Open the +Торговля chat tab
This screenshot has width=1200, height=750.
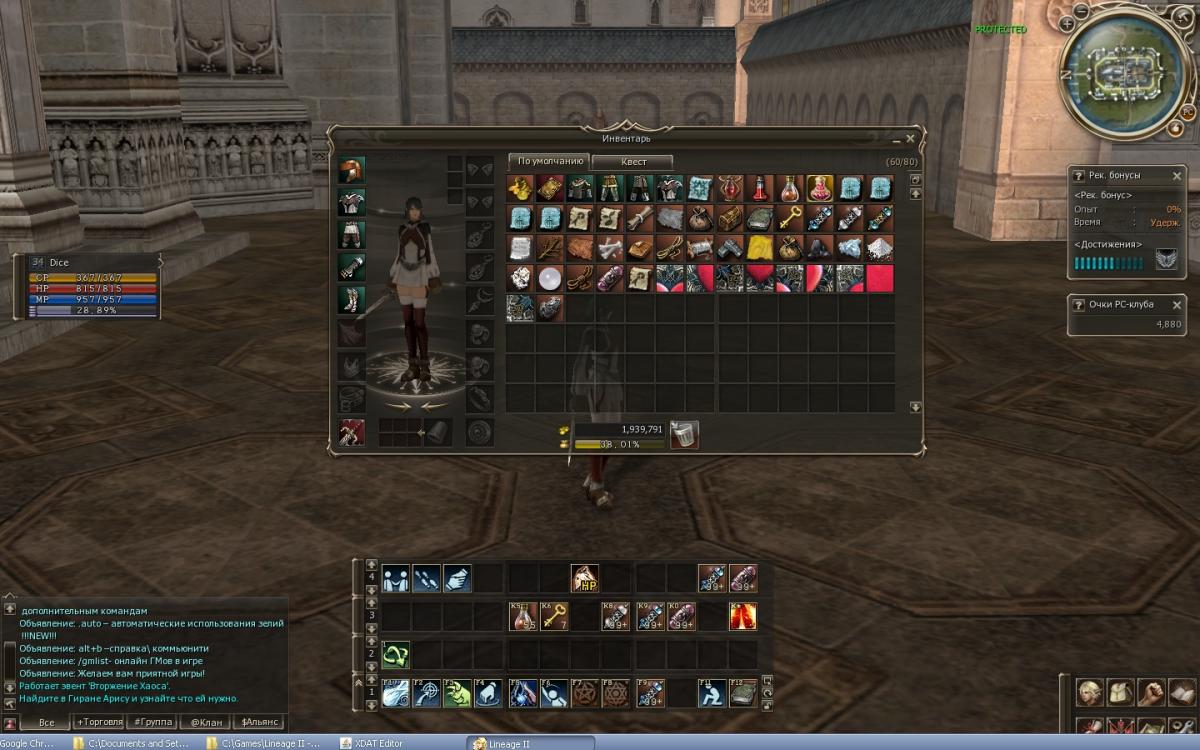pyautogui.click(x=99, y=722)
